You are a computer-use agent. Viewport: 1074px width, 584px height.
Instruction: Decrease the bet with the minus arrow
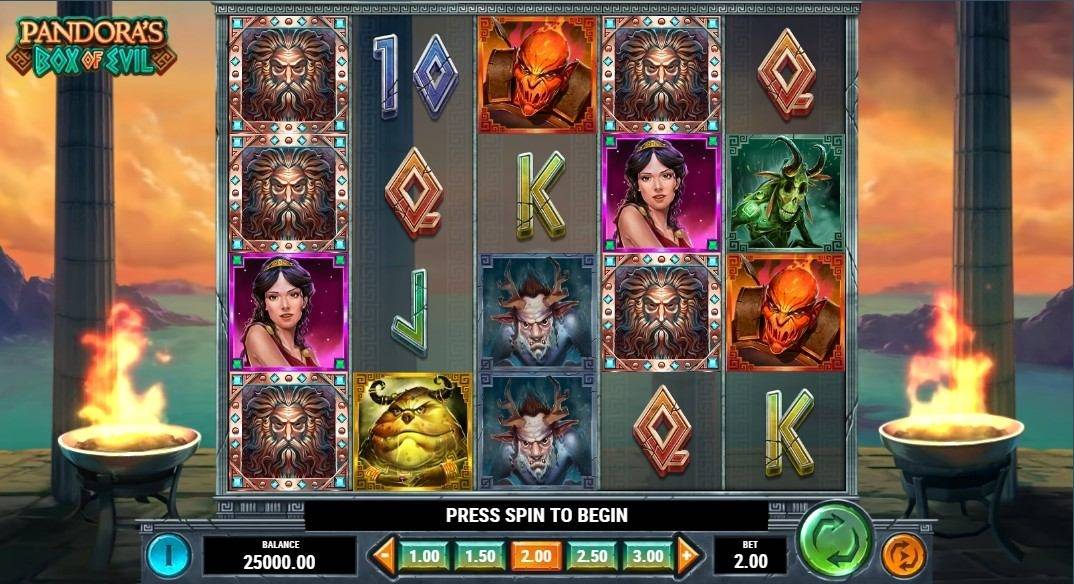(382, 554)
